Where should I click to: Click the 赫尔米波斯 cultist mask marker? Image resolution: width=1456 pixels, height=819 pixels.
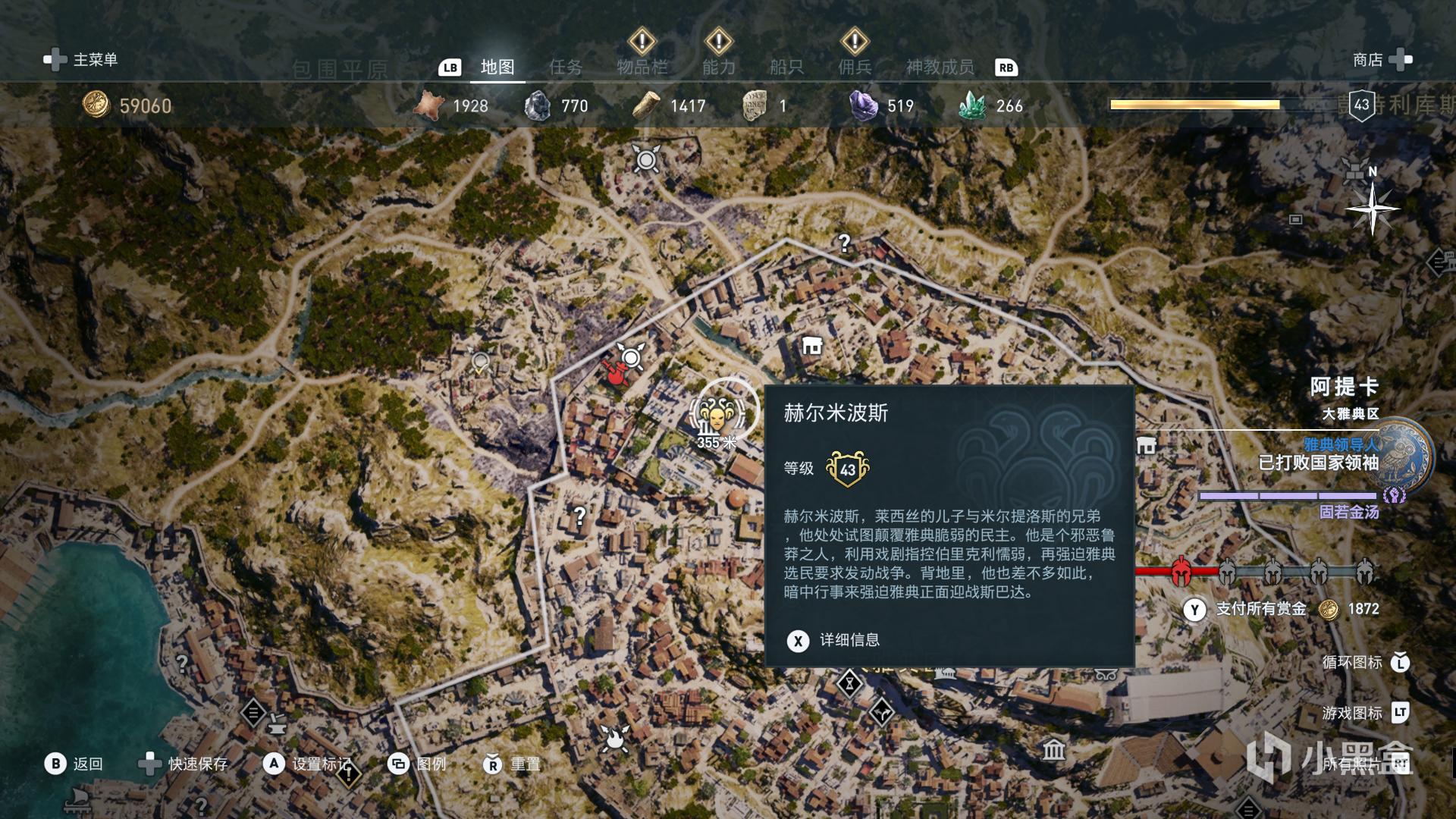(717, 413)
